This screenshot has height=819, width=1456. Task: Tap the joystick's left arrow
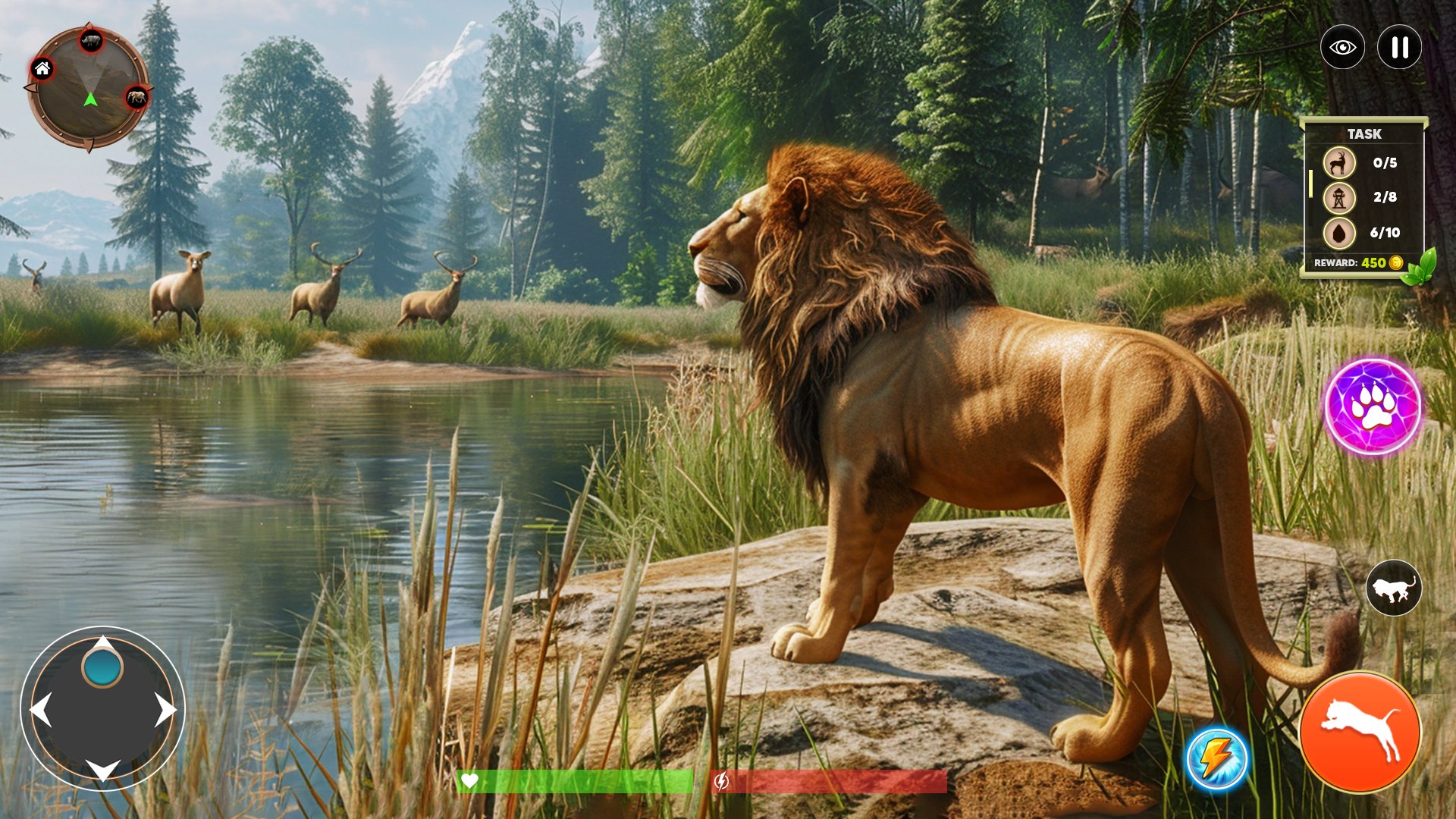(x=40, y=710)
